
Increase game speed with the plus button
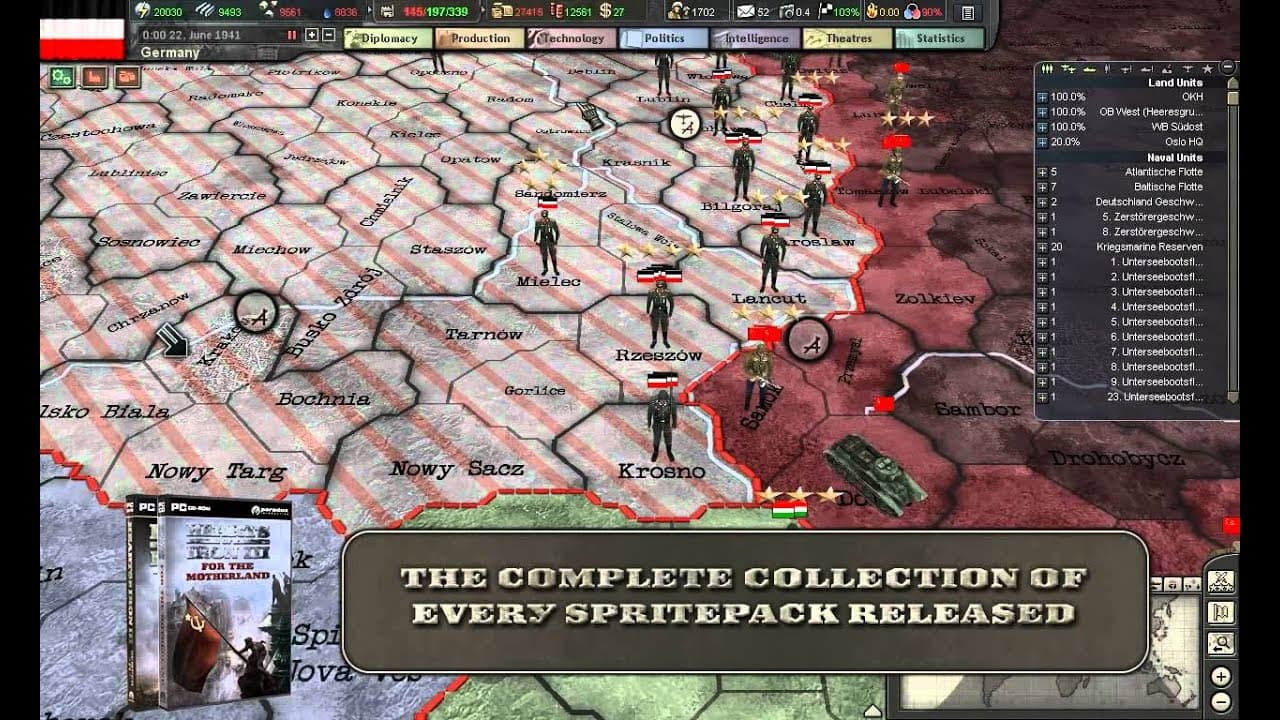(x=311, y=36)
